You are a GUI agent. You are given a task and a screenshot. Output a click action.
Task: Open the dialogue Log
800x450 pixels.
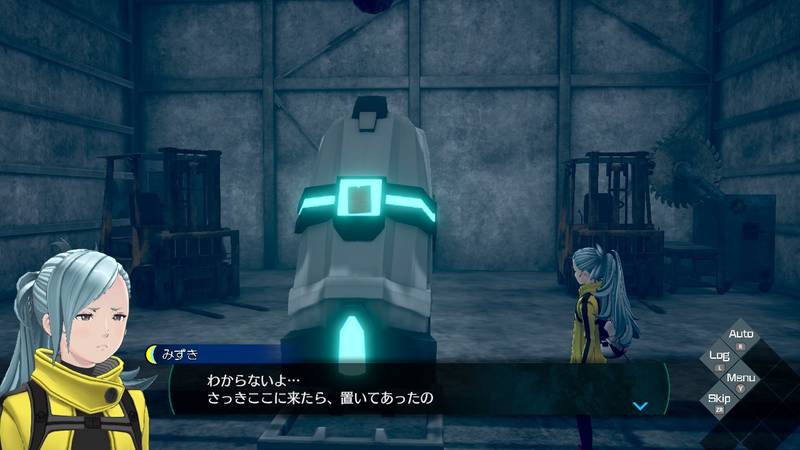tap(718, 357)
